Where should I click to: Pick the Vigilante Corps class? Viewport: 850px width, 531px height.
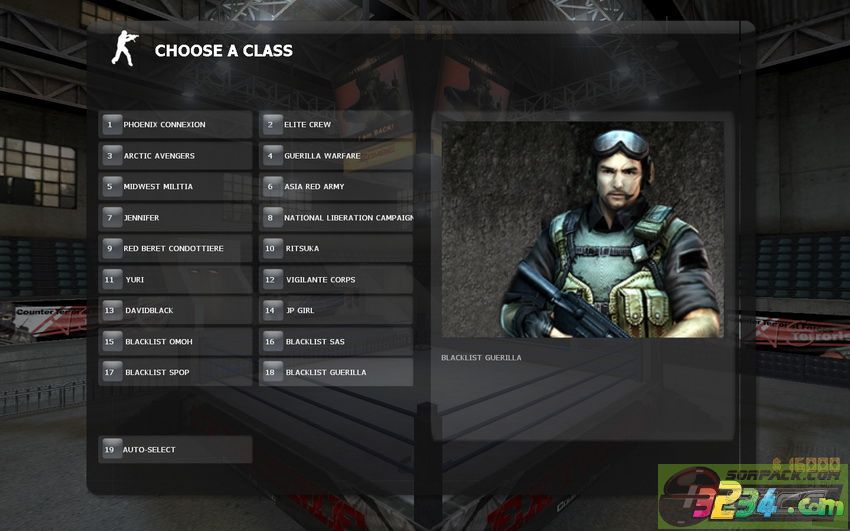coord(336,280)
